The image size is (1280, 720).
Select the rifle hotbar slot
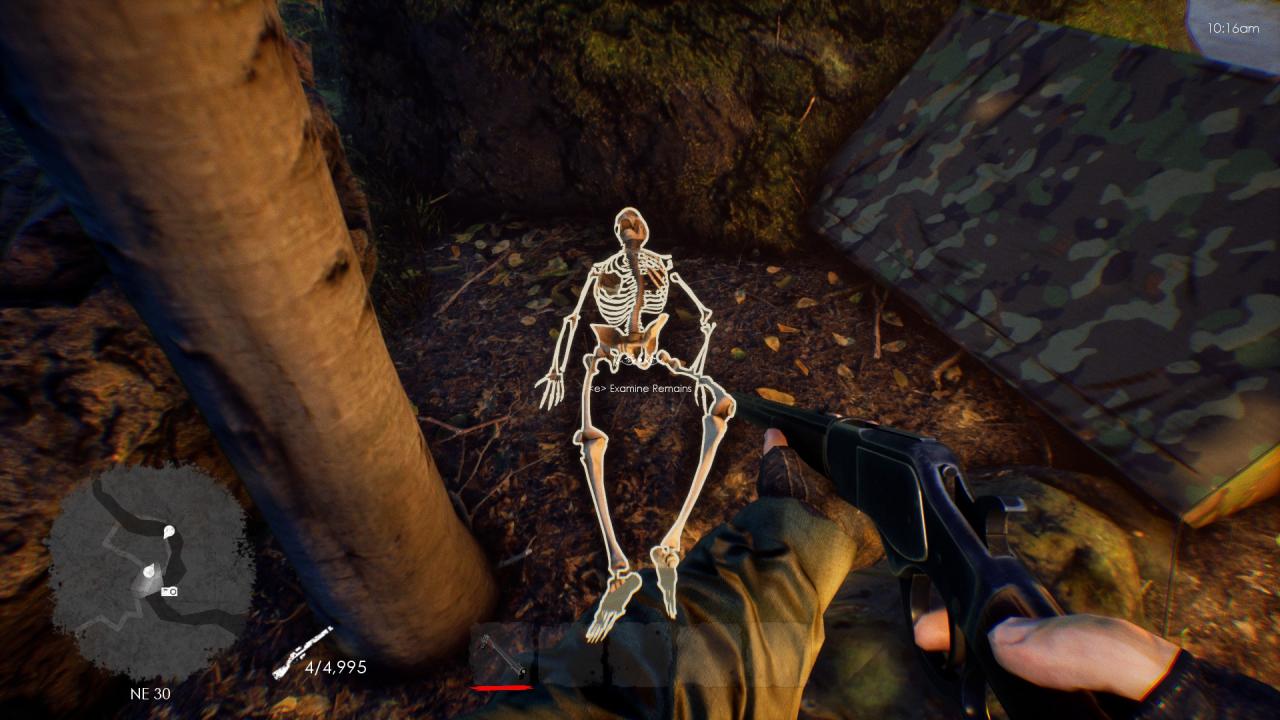[502, 655]
